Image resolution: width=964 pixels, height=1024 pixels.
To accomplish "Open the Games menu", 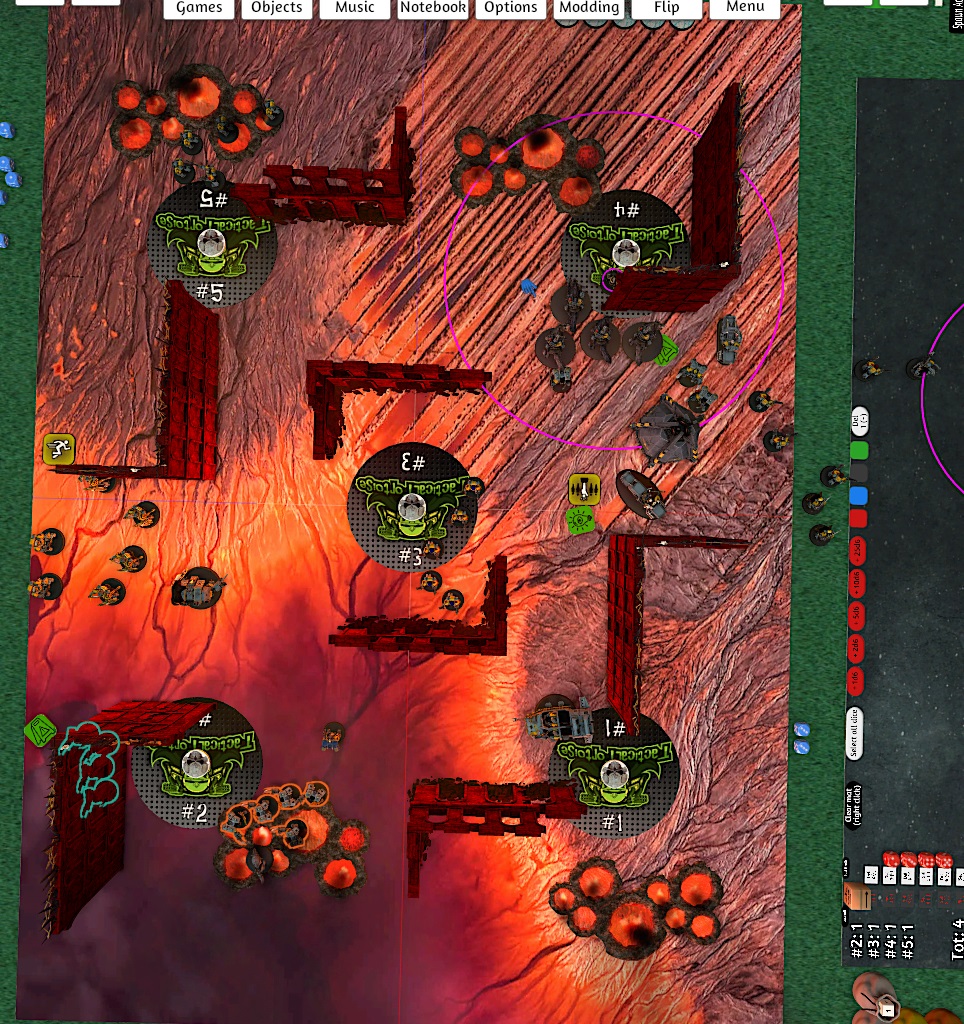I will (x=199, y=8).
